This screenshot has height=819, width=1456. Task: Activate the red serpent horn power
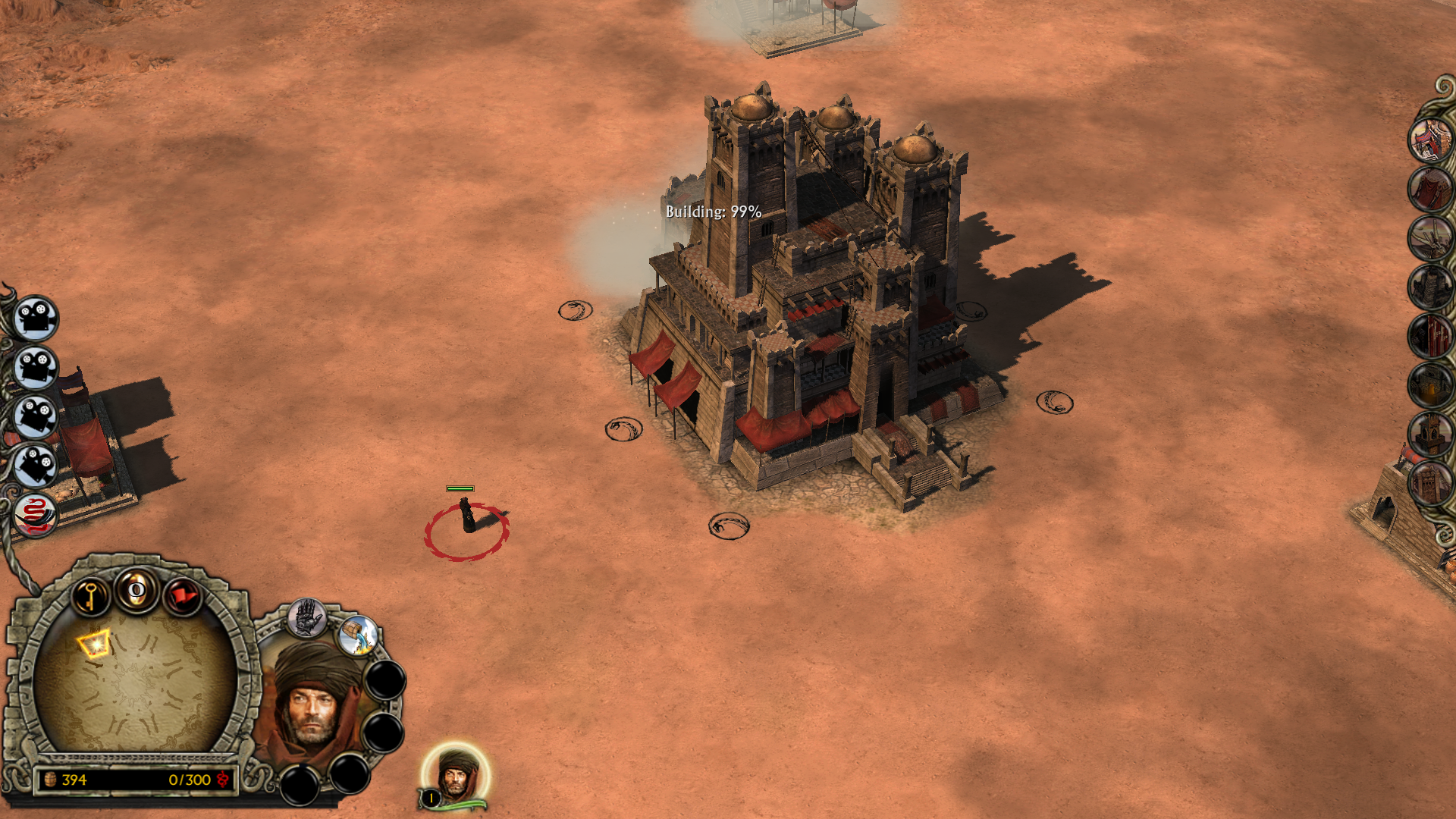point(35,514)
